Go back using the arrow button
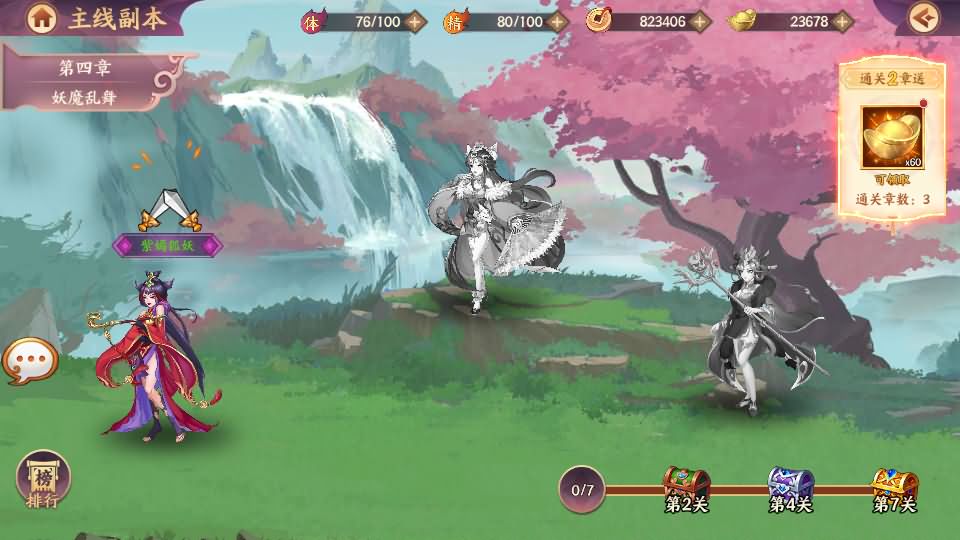Screen dimensions: 960x540 coord(924,17)
